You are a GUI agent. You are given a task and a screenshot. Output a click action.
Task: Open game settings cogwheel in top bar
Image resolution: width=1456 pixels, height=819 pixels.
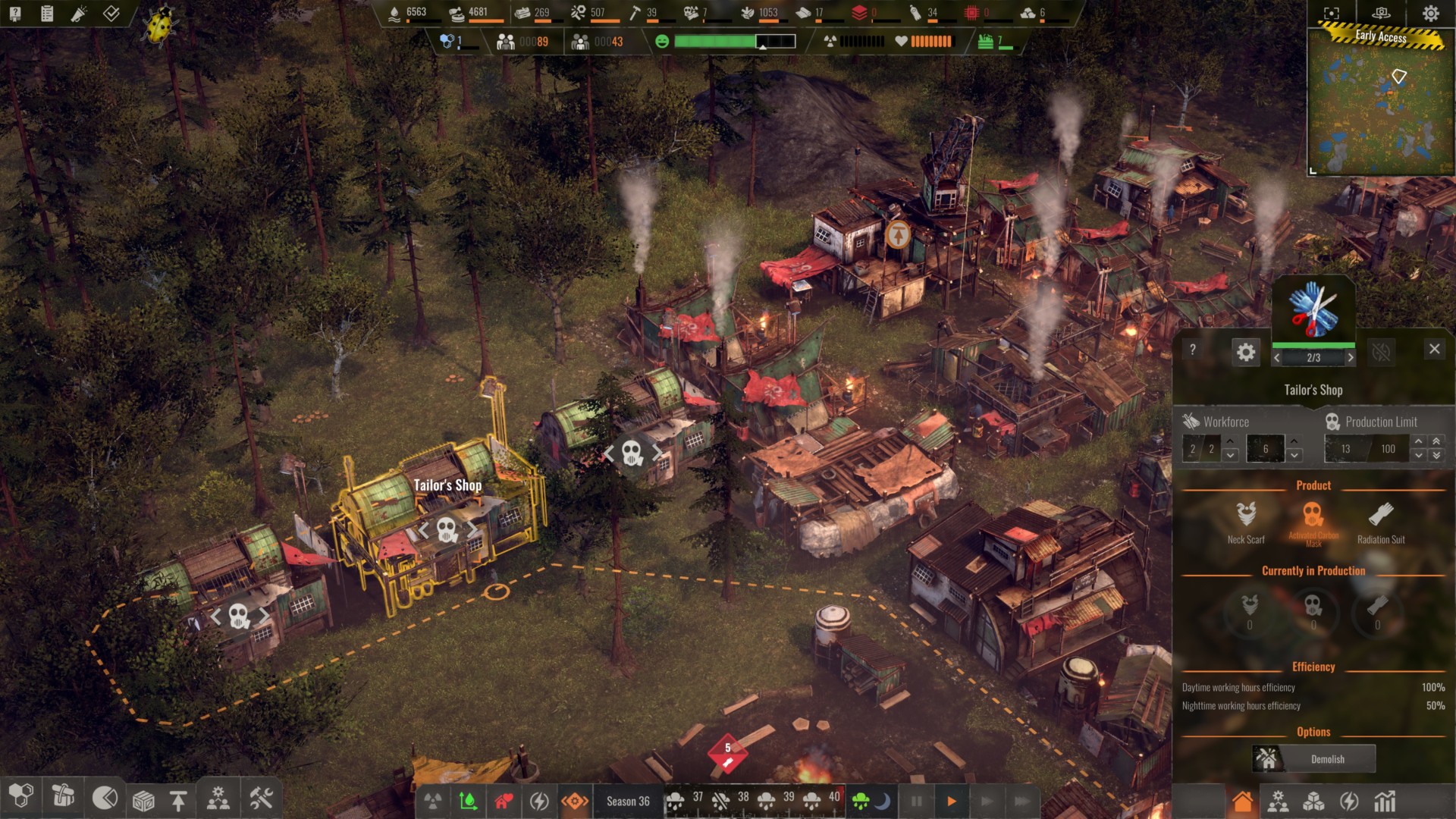(1431, 13)
